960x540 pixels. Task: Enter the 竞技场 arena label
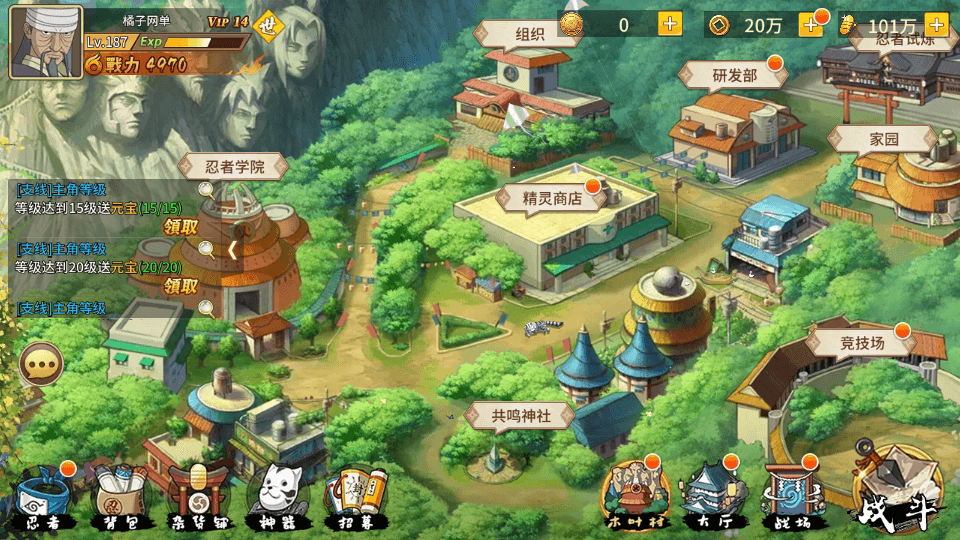point(862,344)
